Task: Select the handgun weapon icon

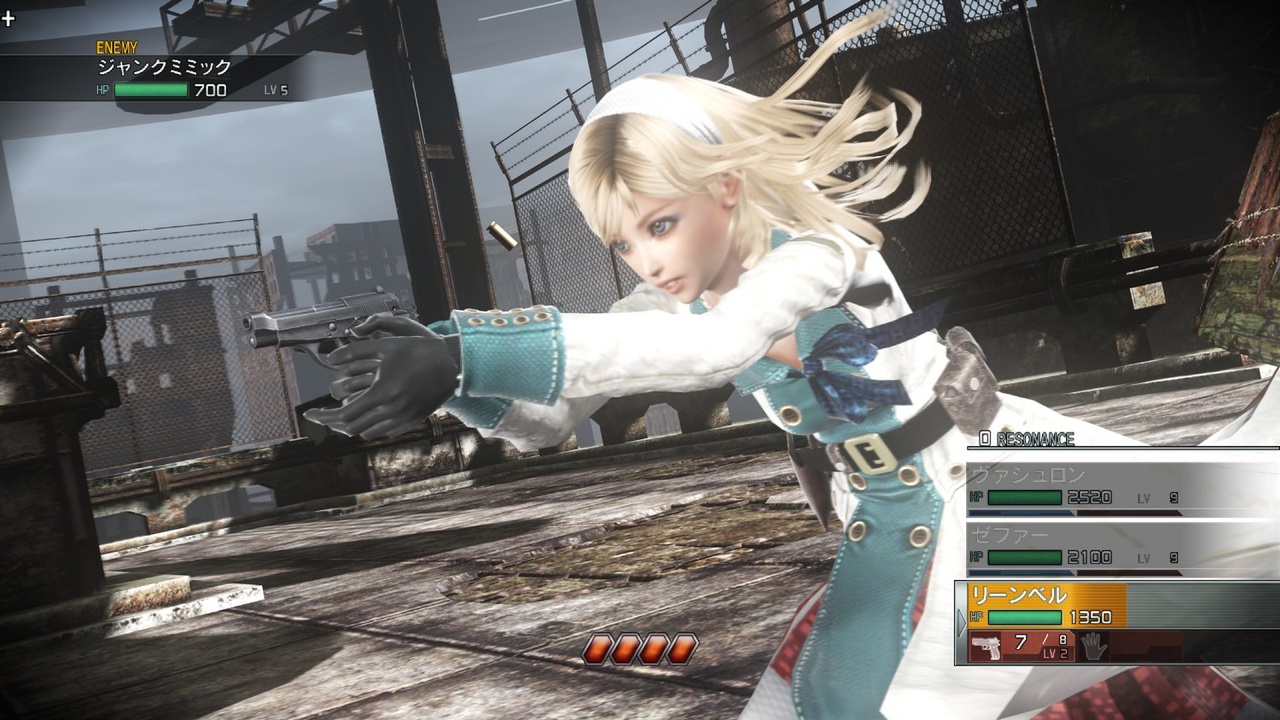Action: point(985,645)
